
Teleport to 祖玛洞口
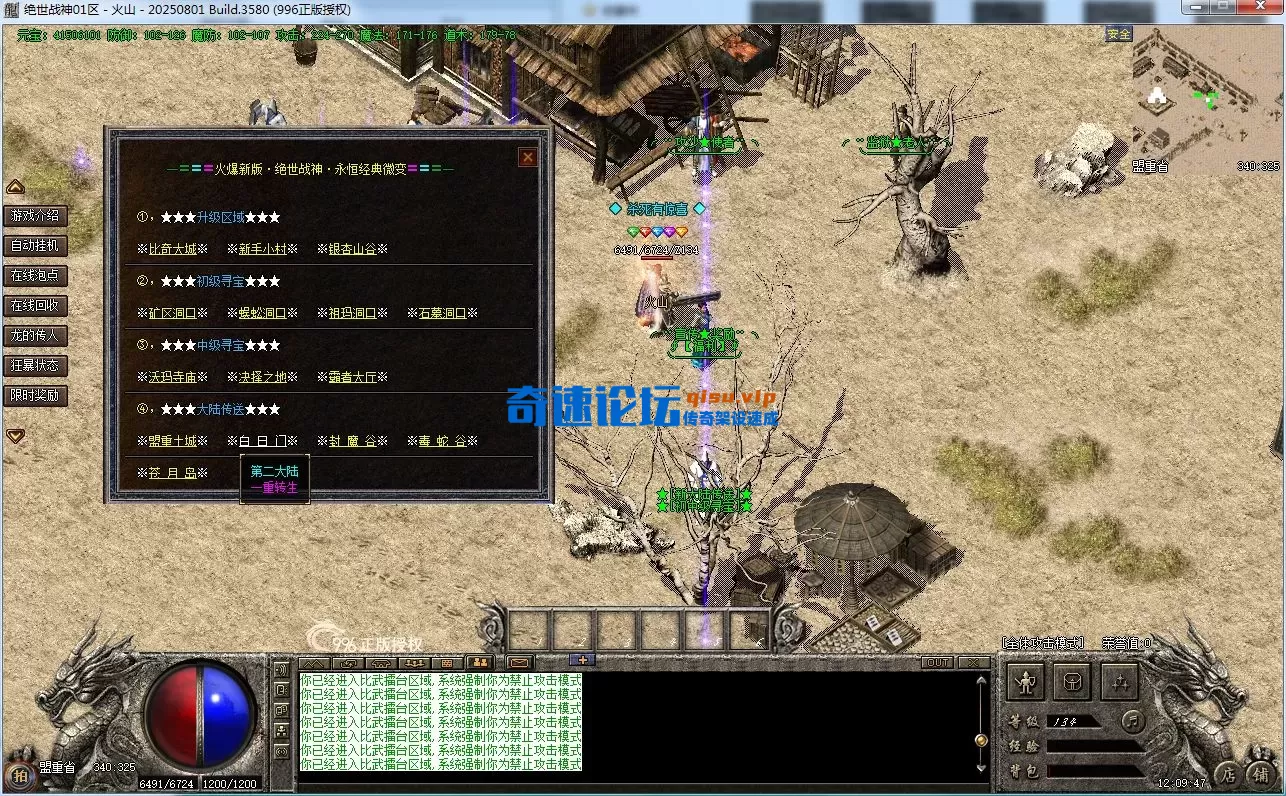pos(352,313)
